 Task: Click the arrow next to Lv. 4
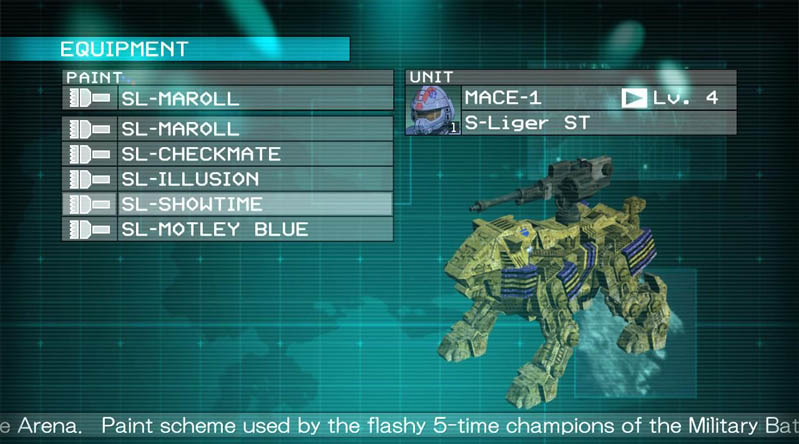click(633, 98)
